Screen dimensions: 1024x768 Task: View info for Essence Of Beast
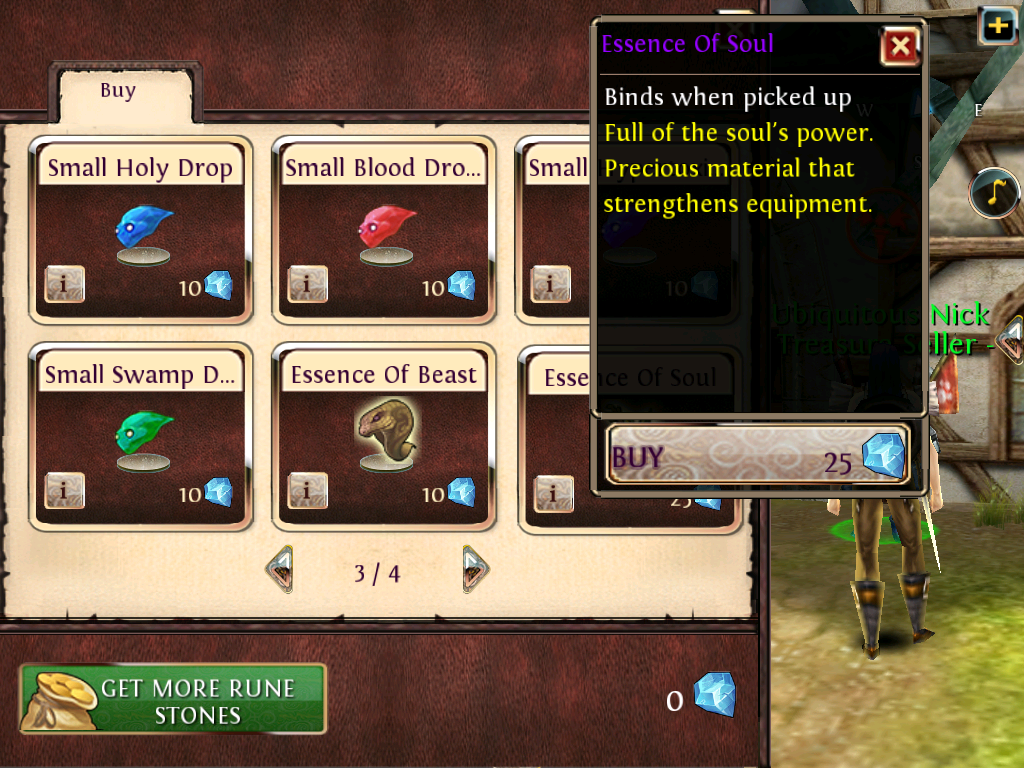pos(308,491)
